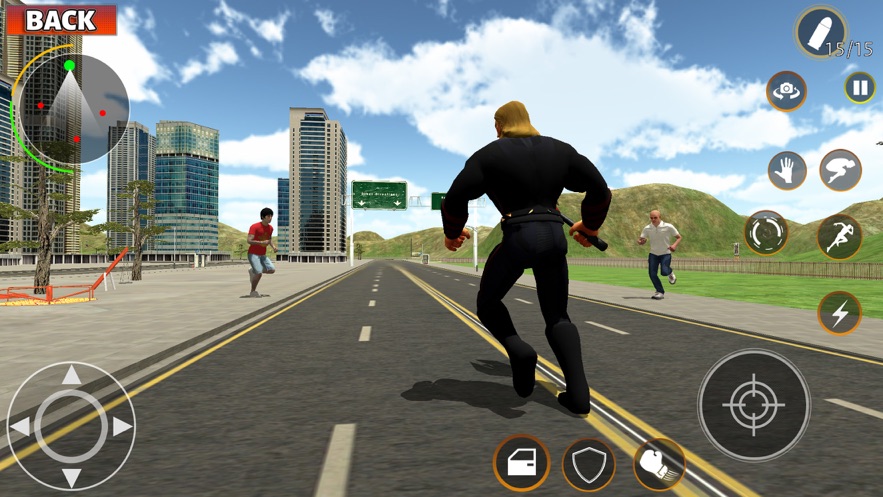Pause the game

coord(859,88)
